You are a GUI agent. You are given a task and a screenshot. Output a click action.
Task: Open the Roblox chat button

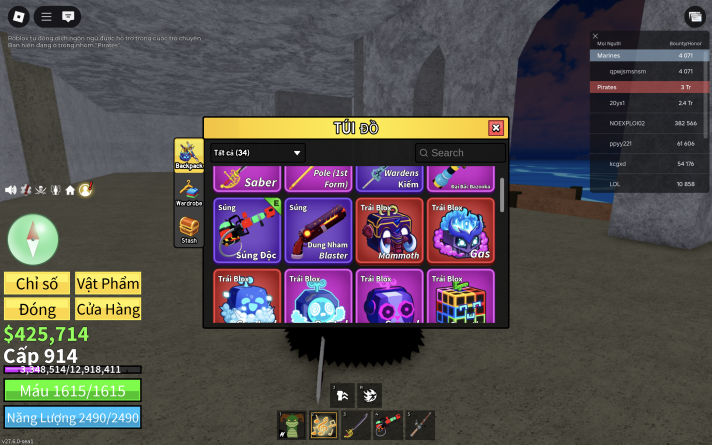point(69,17)
